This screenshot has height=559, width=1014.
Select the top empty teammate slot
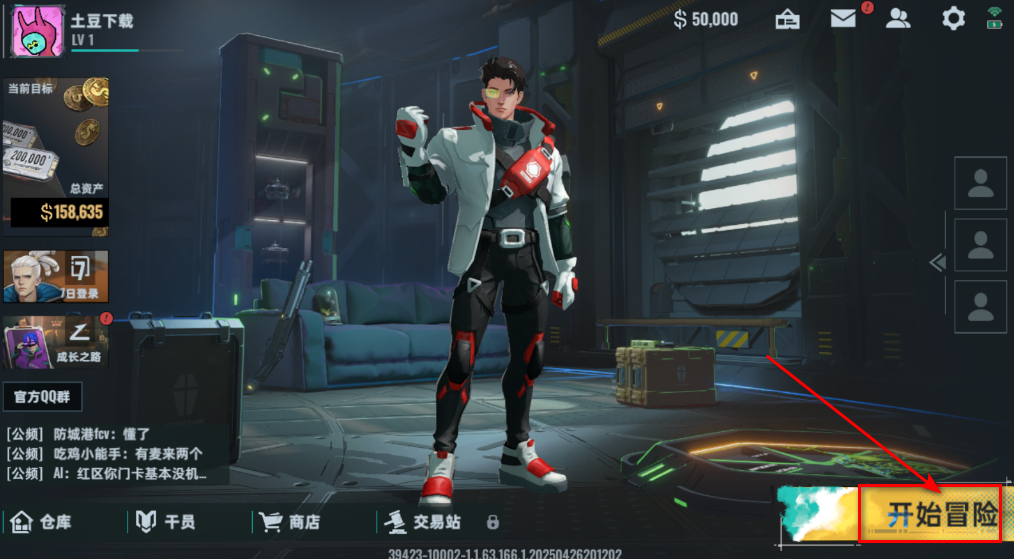tap(980, 184)
